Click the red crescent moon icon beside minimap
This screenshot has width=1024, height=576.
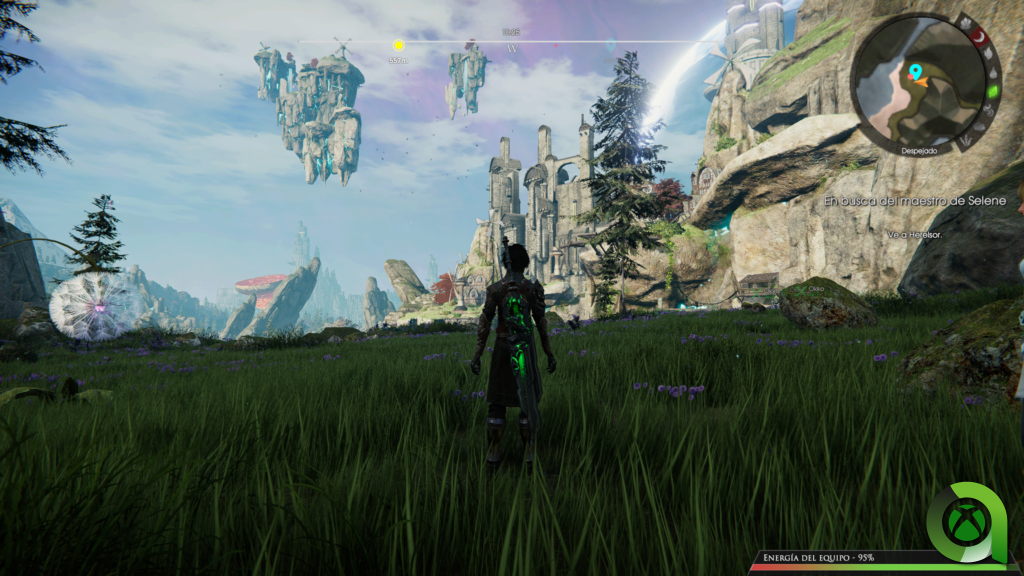click(981, 37)
